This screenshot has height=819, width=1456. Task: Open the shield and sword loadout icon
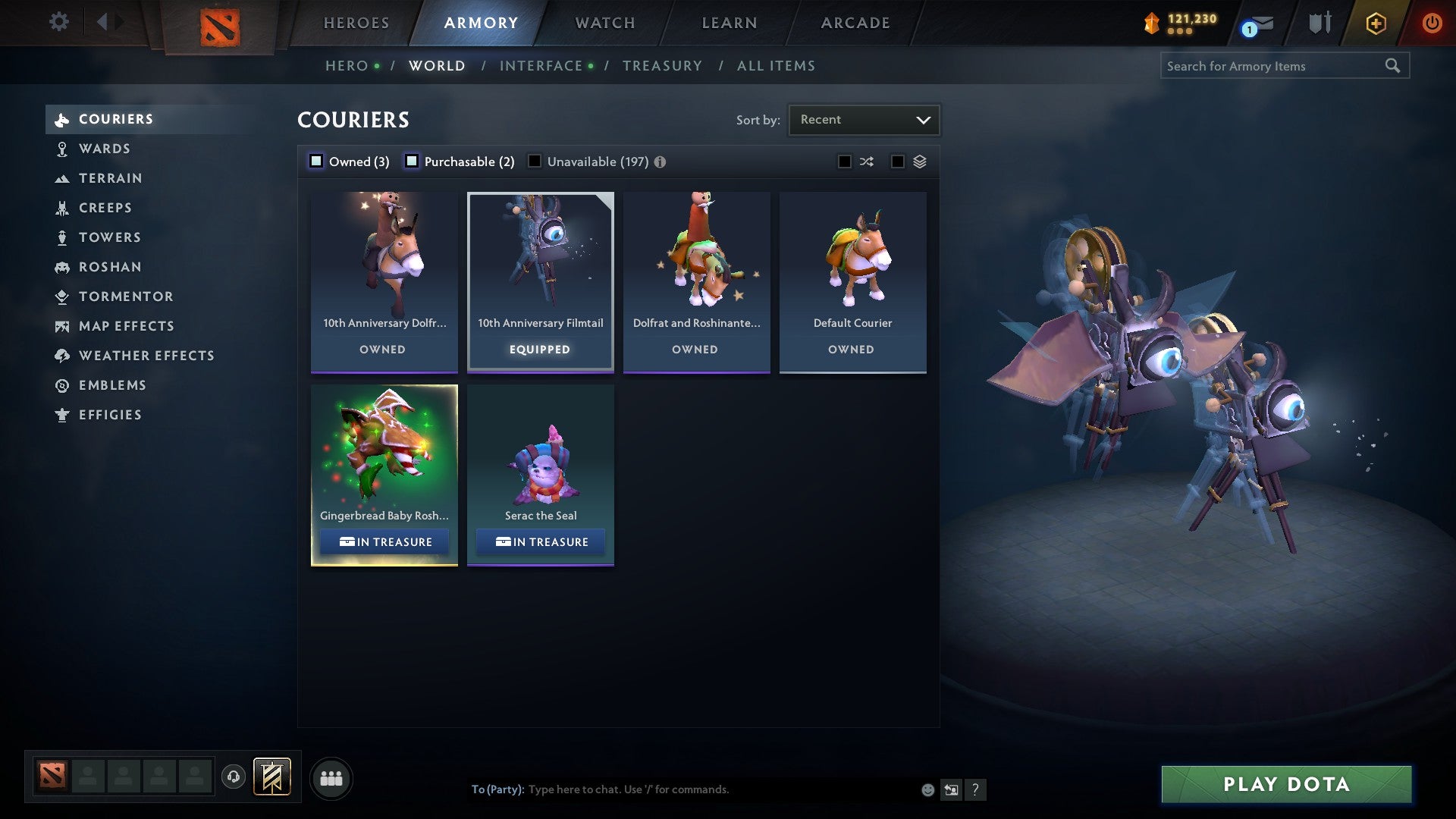pos(1319,23)
